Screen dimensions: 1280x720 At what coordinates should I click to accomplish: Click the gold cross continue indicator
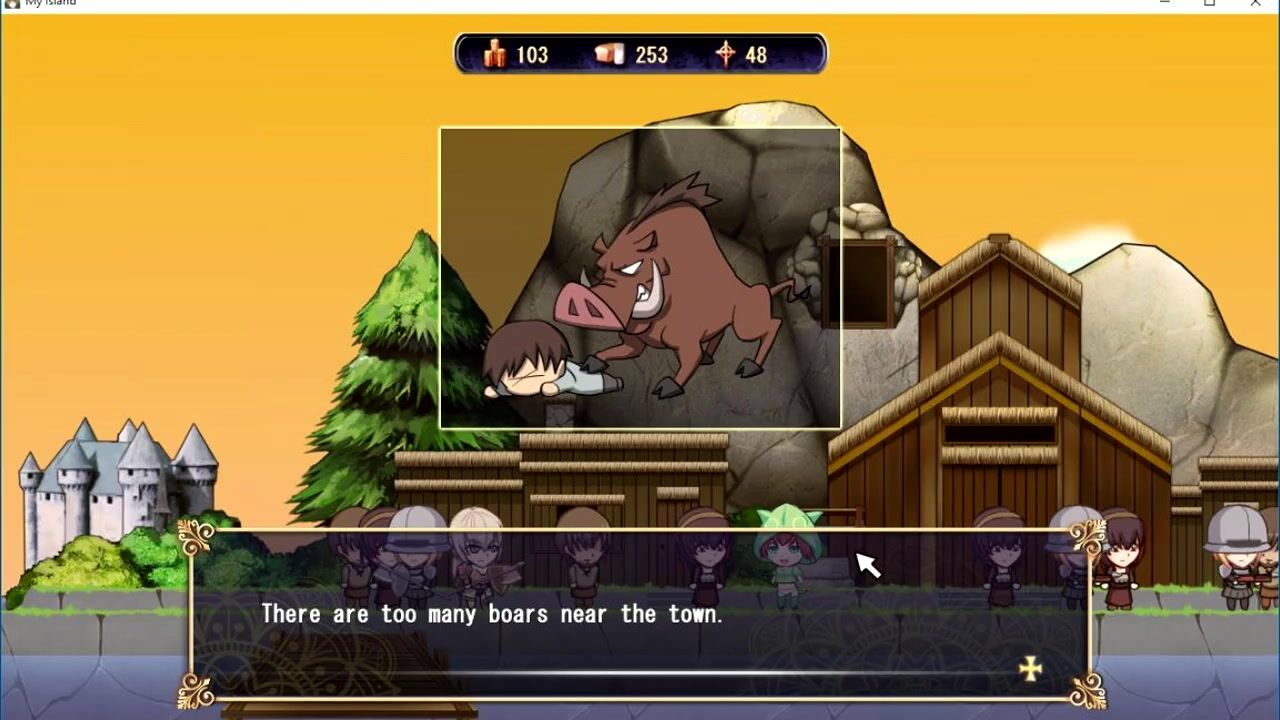(x=1030, y=669)
